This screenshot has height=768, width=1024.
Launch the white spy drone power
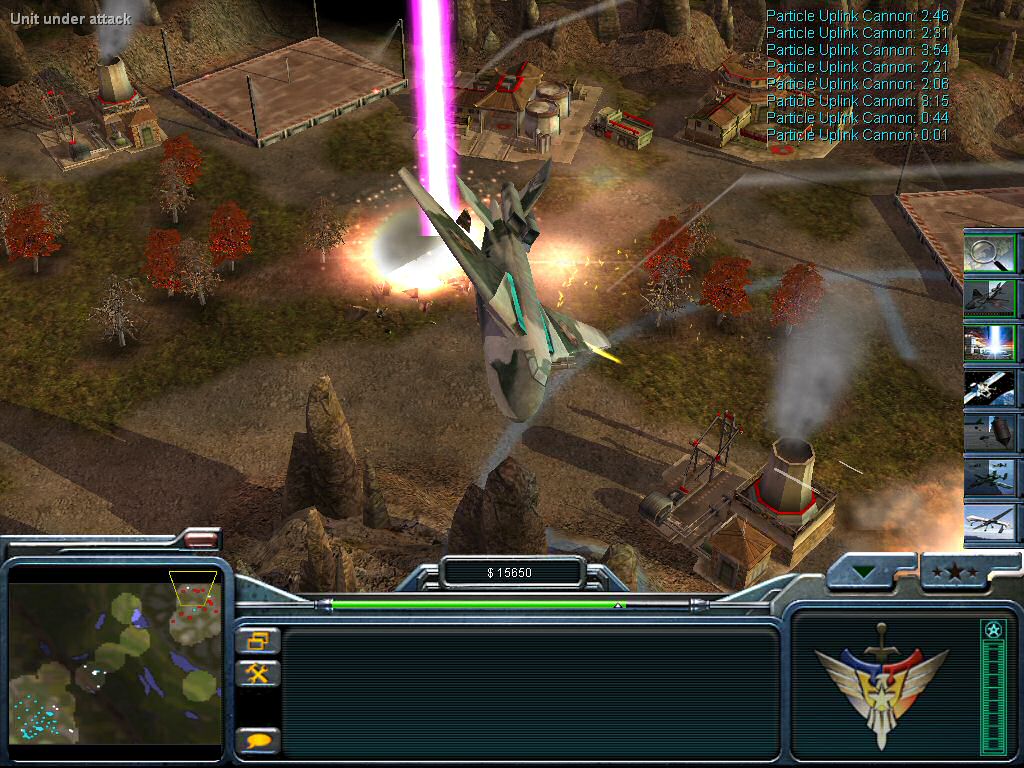coord(990,523)
